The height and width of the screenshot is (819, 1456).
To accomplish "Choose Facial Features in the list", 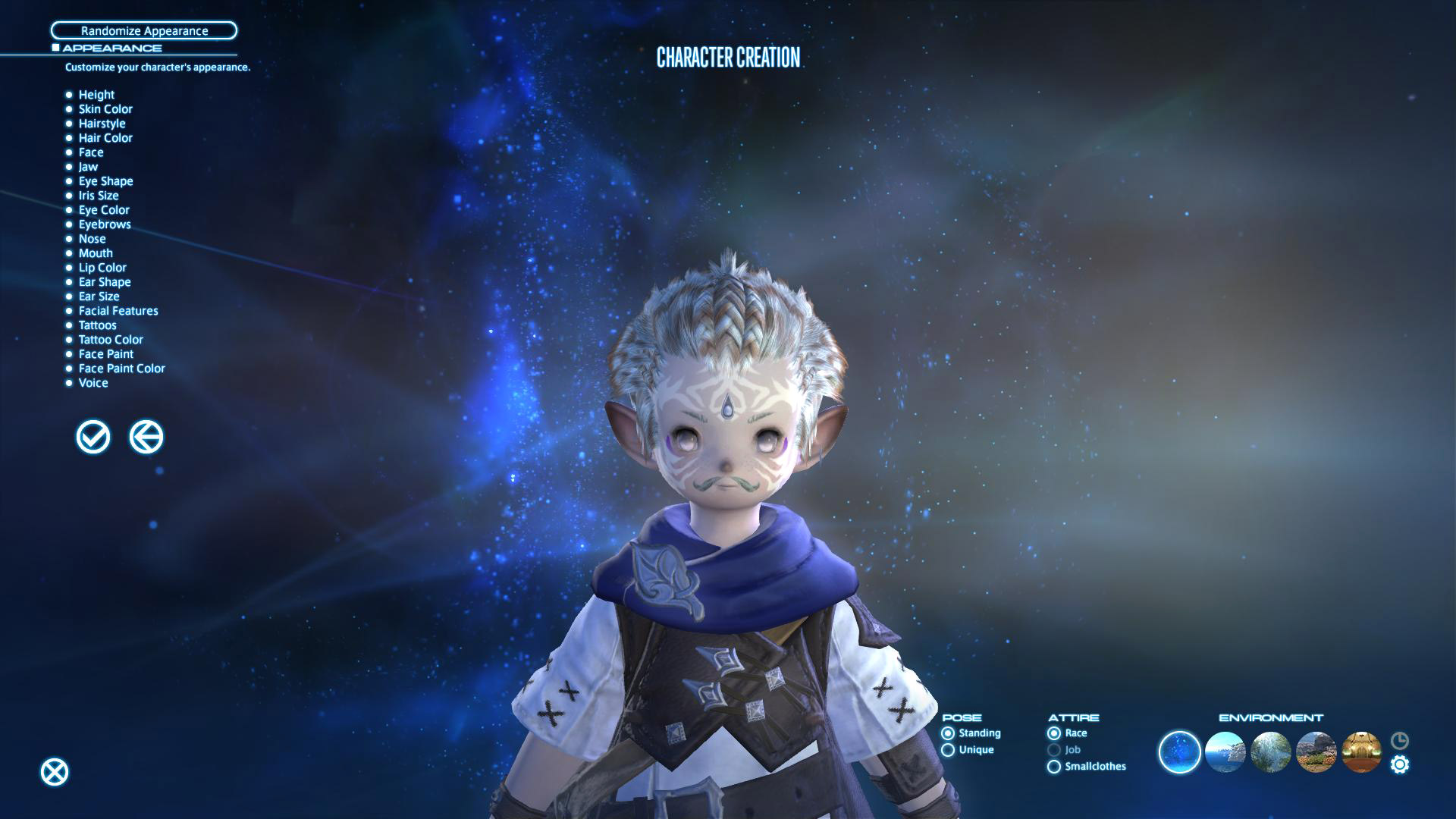I will 118,311.
